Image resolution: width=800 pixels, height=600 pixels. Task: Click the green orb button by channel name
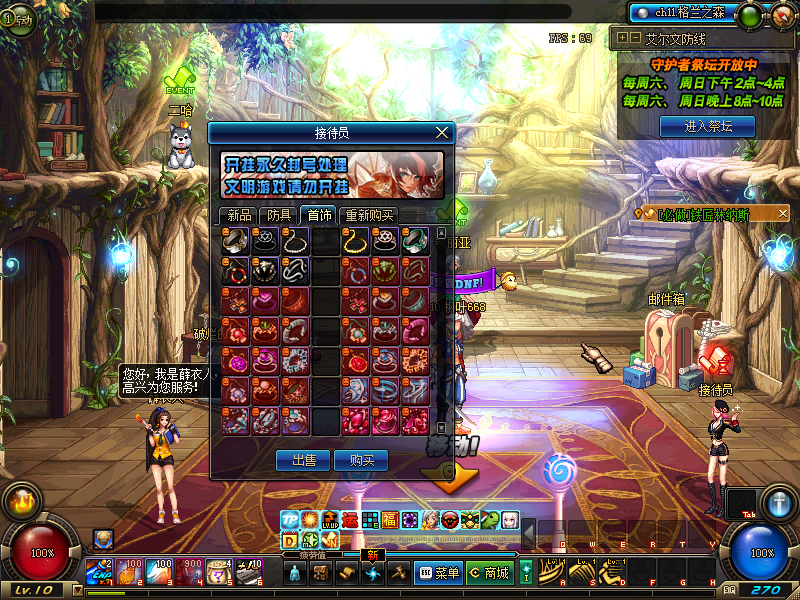coord(747,14)
